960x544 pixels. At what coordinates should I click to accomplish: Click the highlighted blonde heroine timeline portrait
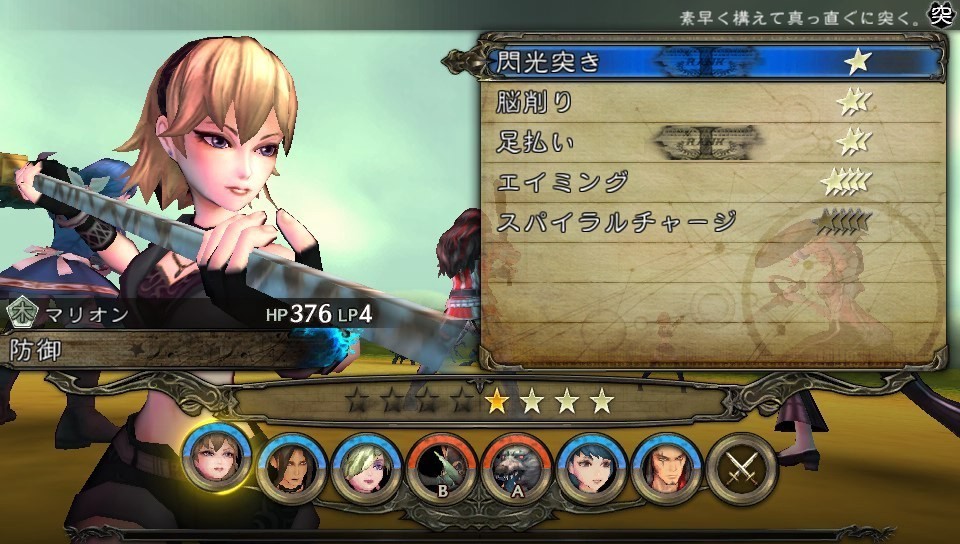point(217,460)
